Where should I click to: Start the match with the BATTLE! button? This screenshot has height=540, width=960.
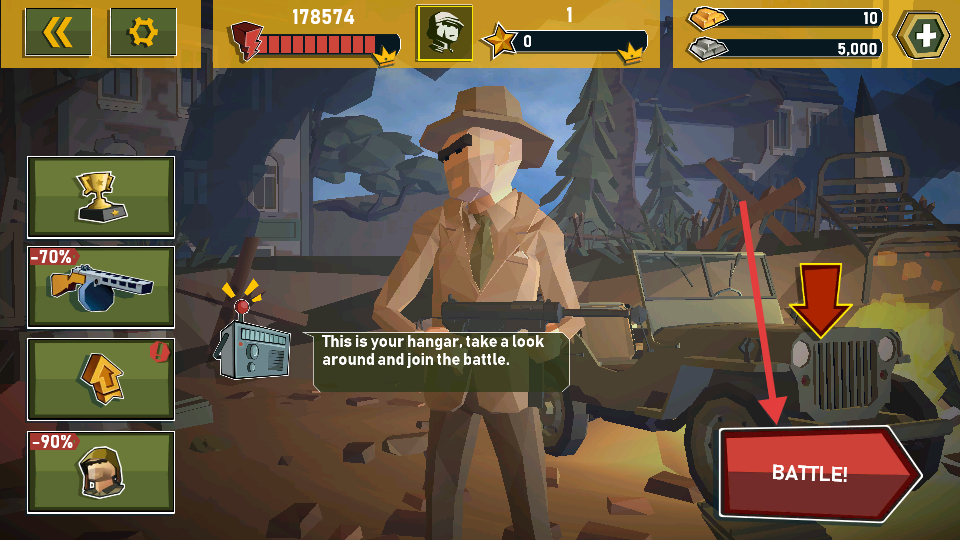tap(810, 473)
